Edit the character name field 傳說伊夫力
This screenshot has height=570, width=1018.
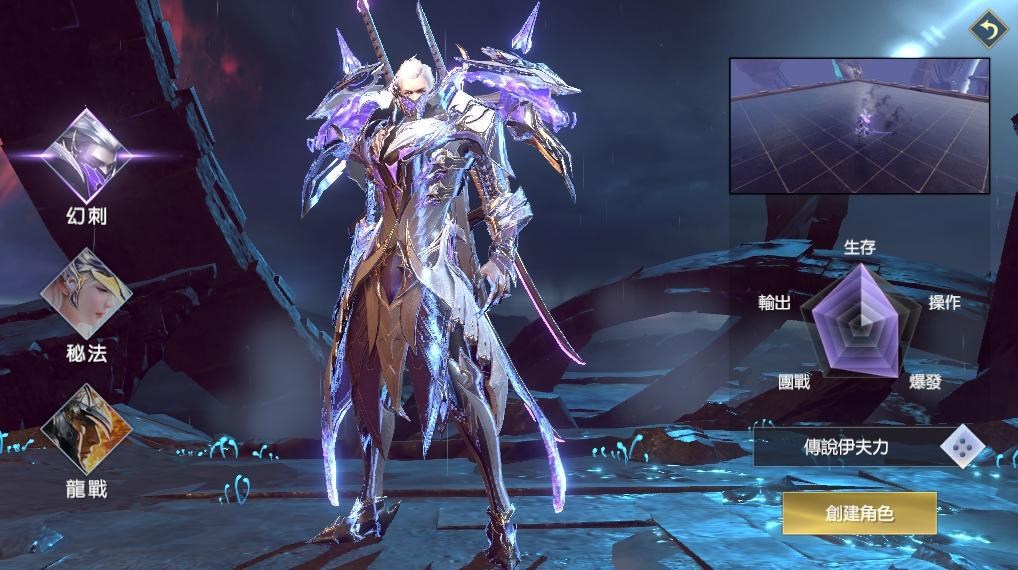click(845, 447)
